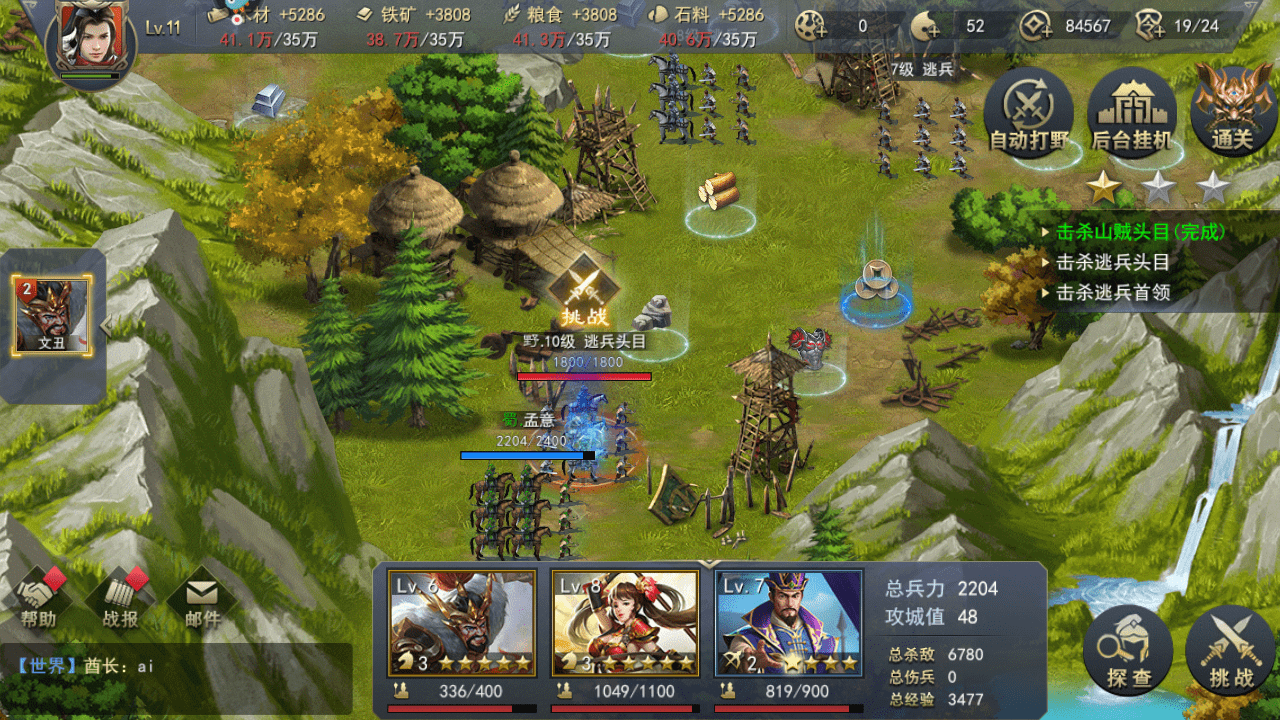The image size is (1280, 720).
Task: Select the 探查 scout magnifier icon
Action: 1127,651
